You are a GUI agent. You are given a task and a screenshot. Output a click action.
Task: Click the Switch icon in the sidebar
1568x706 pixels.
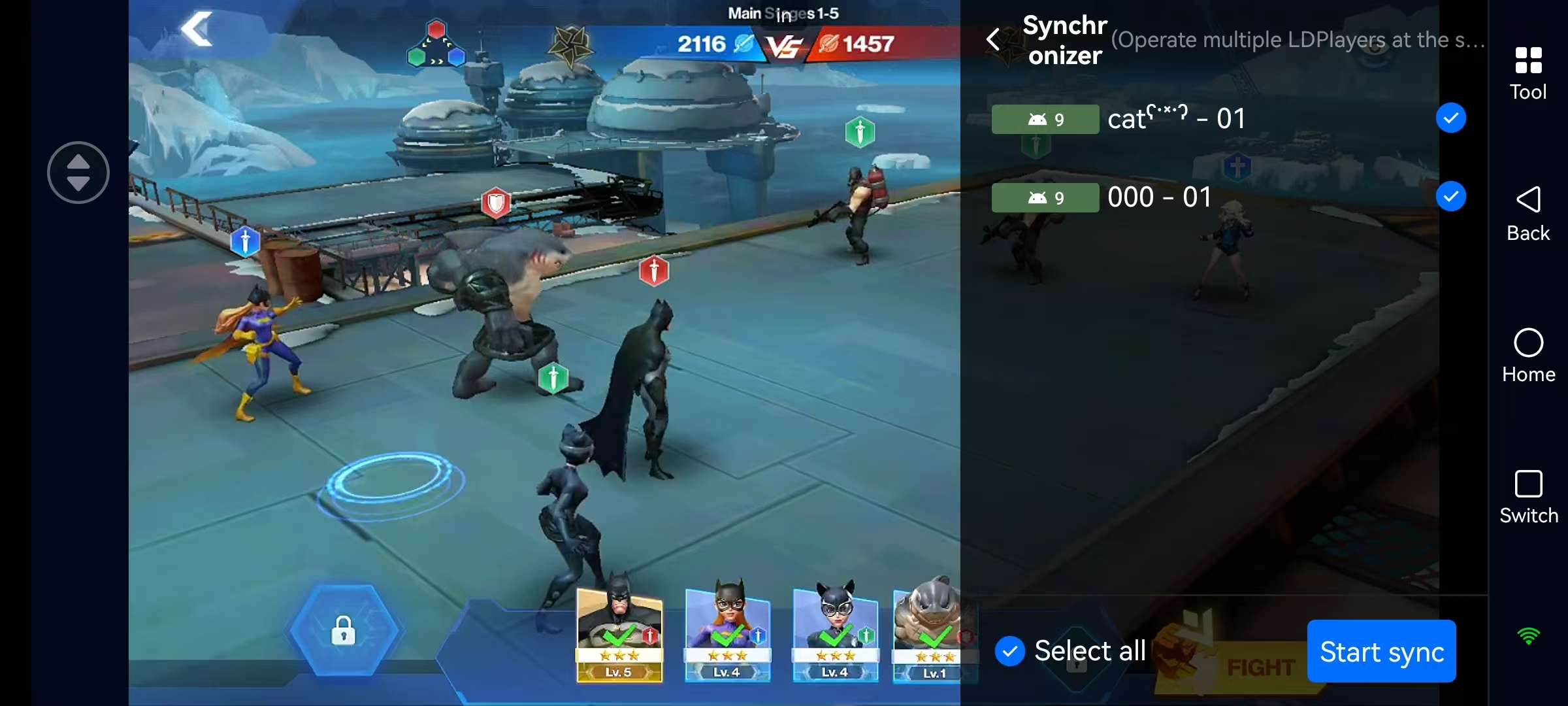click(x=1528, y=485)
